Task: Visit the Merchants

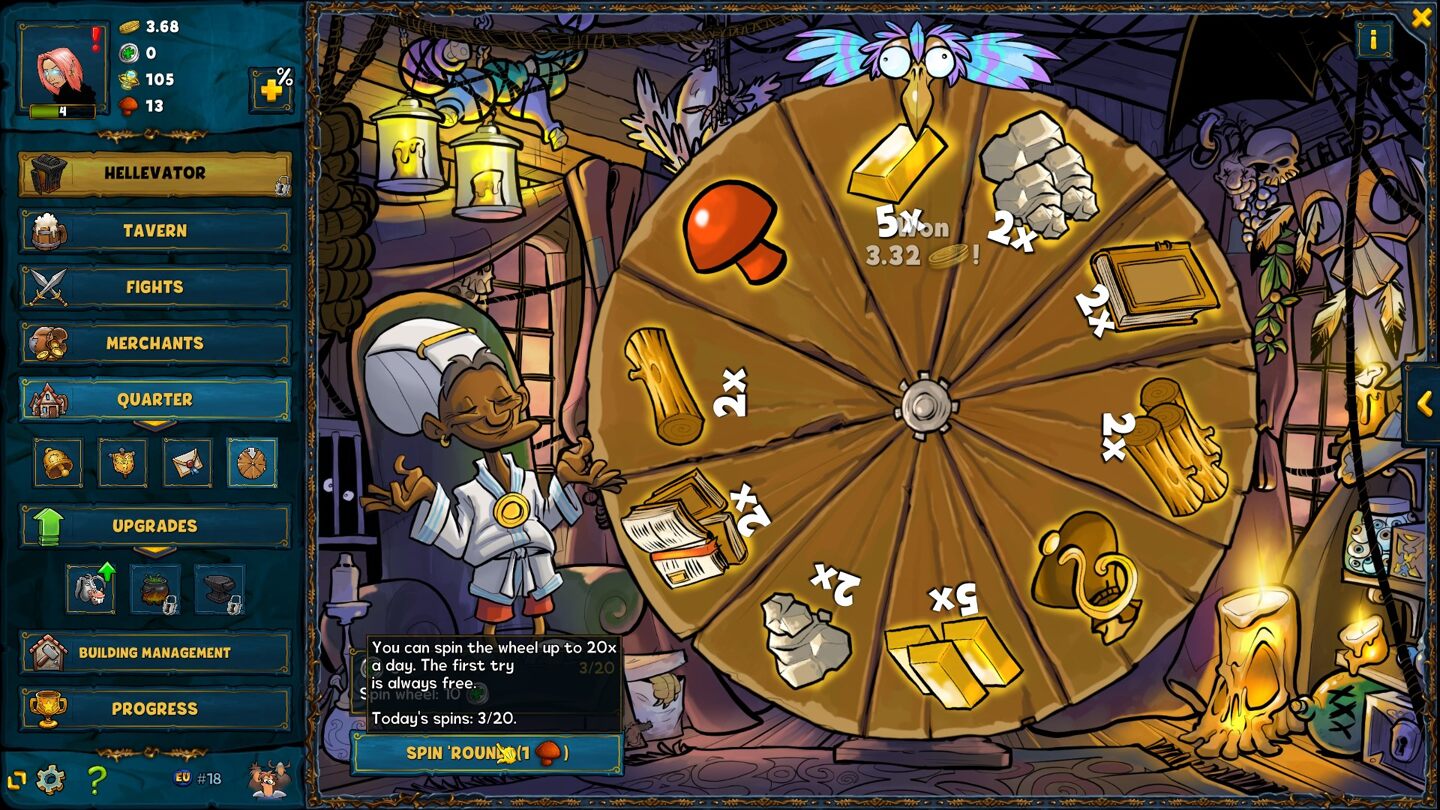Action: (x=155, y=343)
